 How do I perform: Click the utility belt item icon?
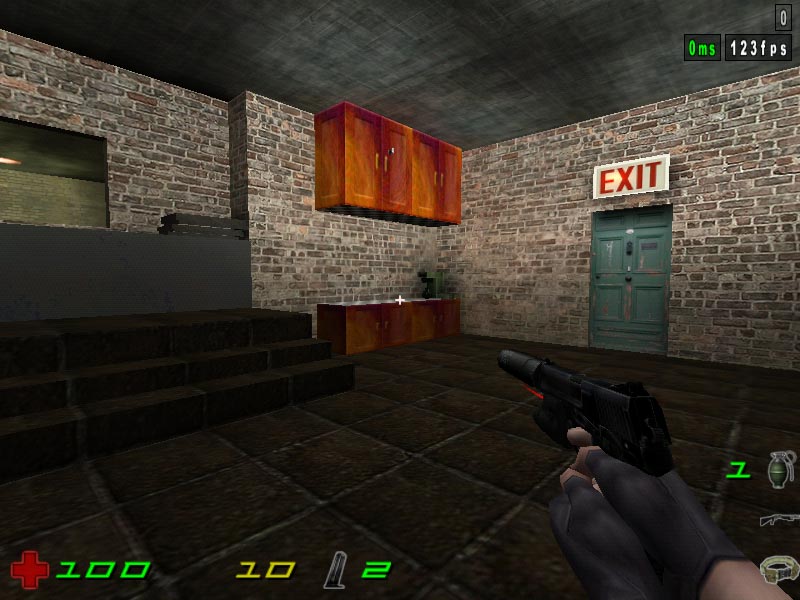(779, 569)
